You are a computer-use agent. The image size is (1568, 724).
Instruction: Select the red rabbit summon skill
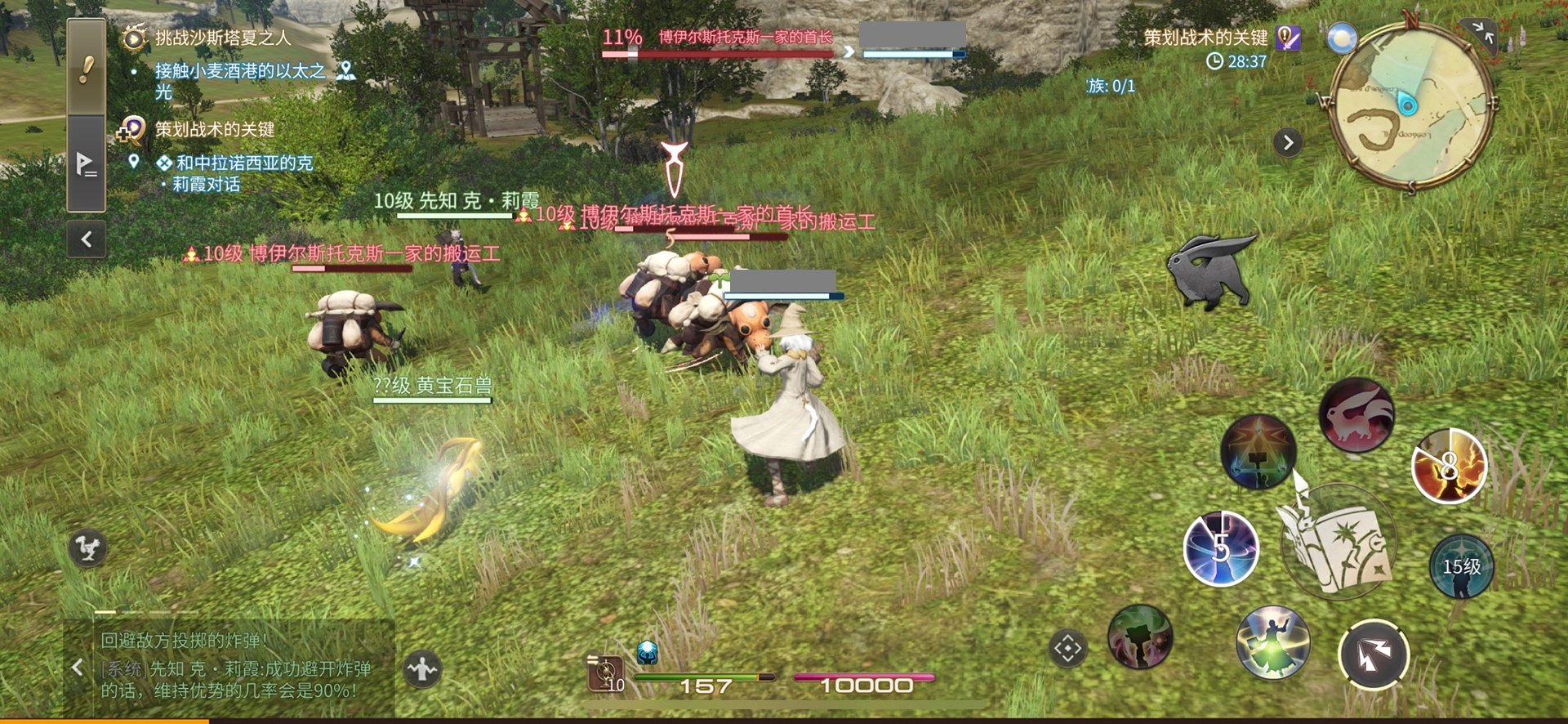tap(1356, 414)
